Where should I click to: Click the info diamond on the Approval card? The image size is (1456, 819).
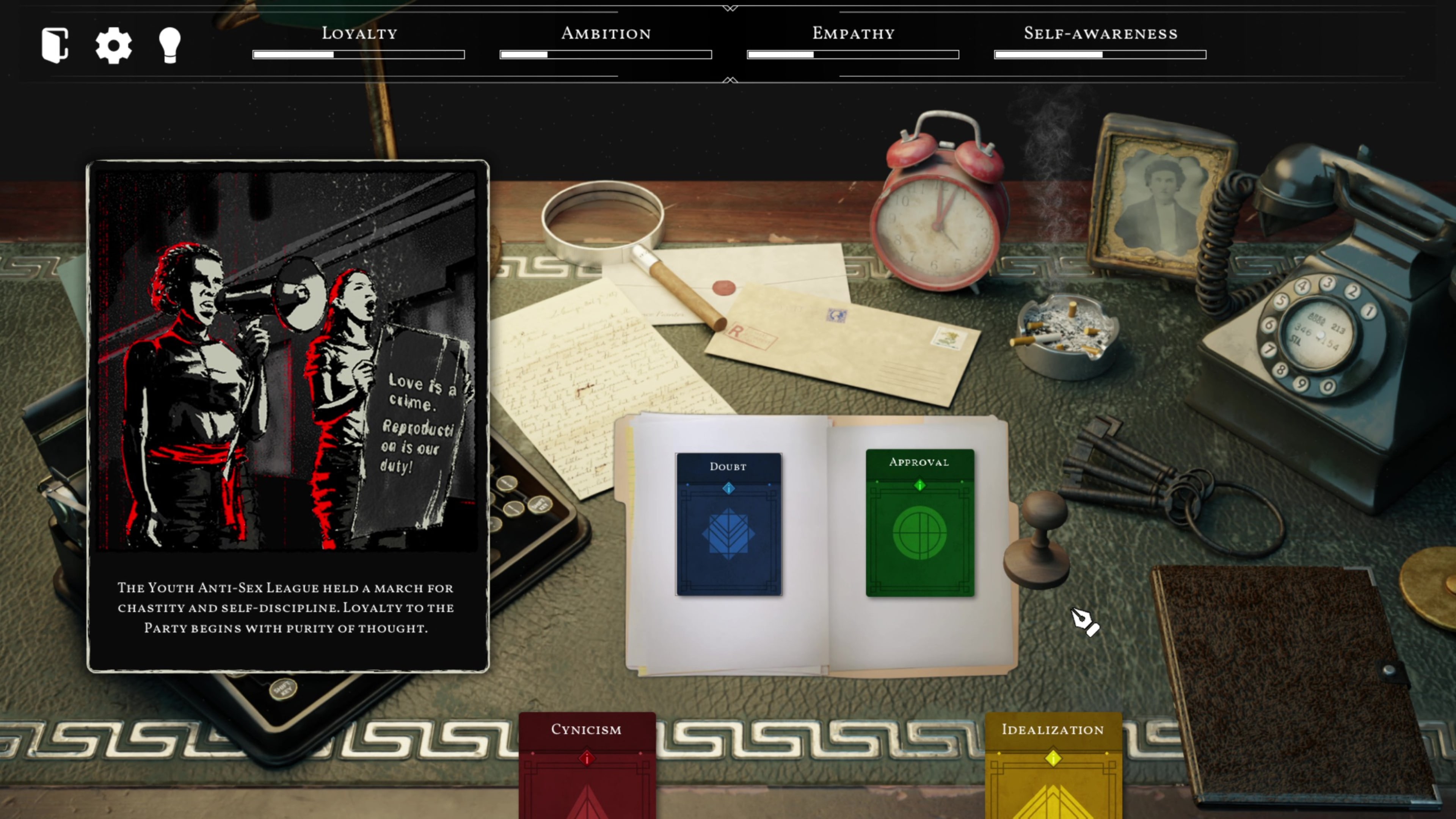(x=919, y=485)
